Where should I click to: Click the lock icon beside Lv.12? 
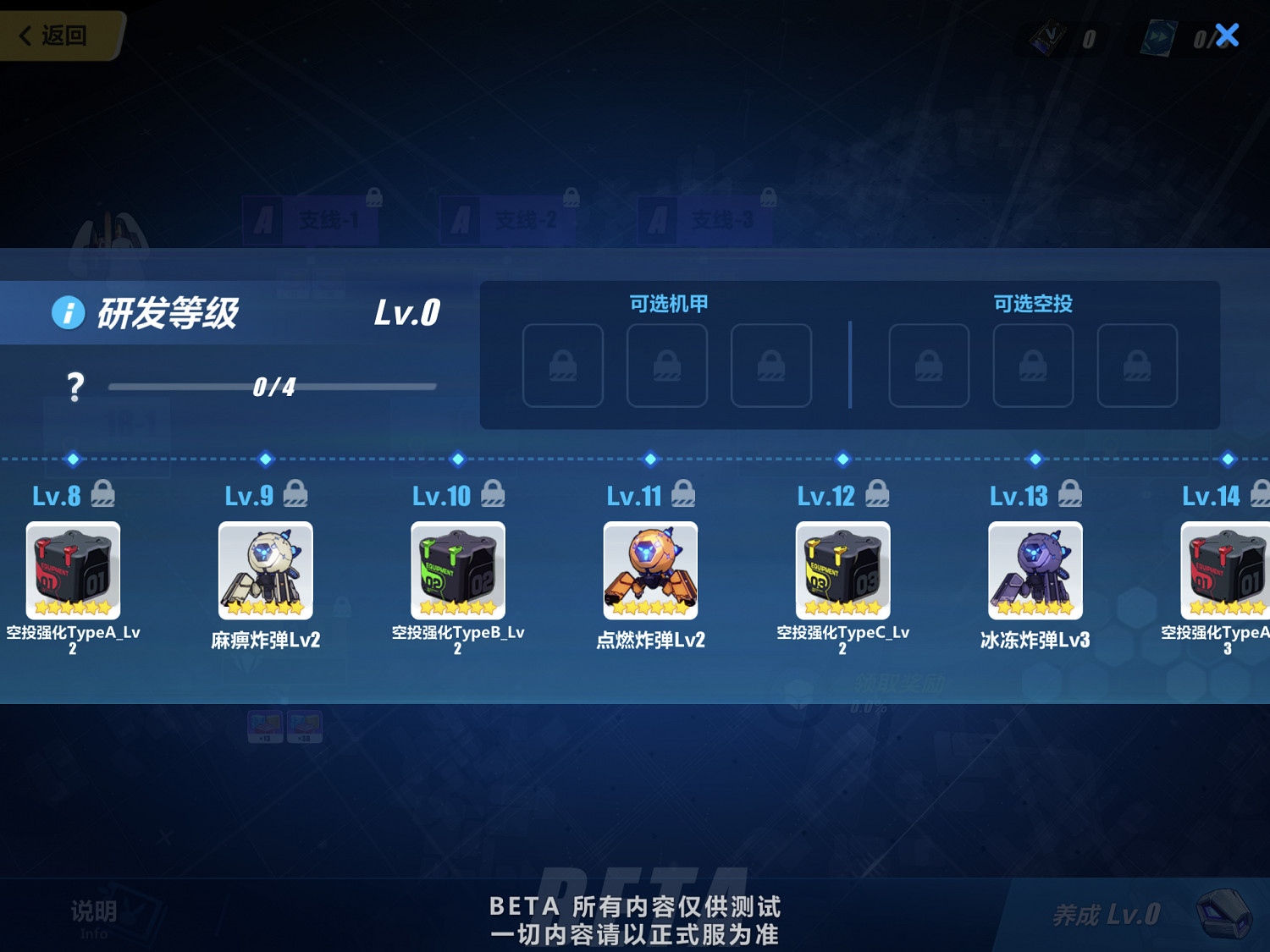click(x=878, y=493)
